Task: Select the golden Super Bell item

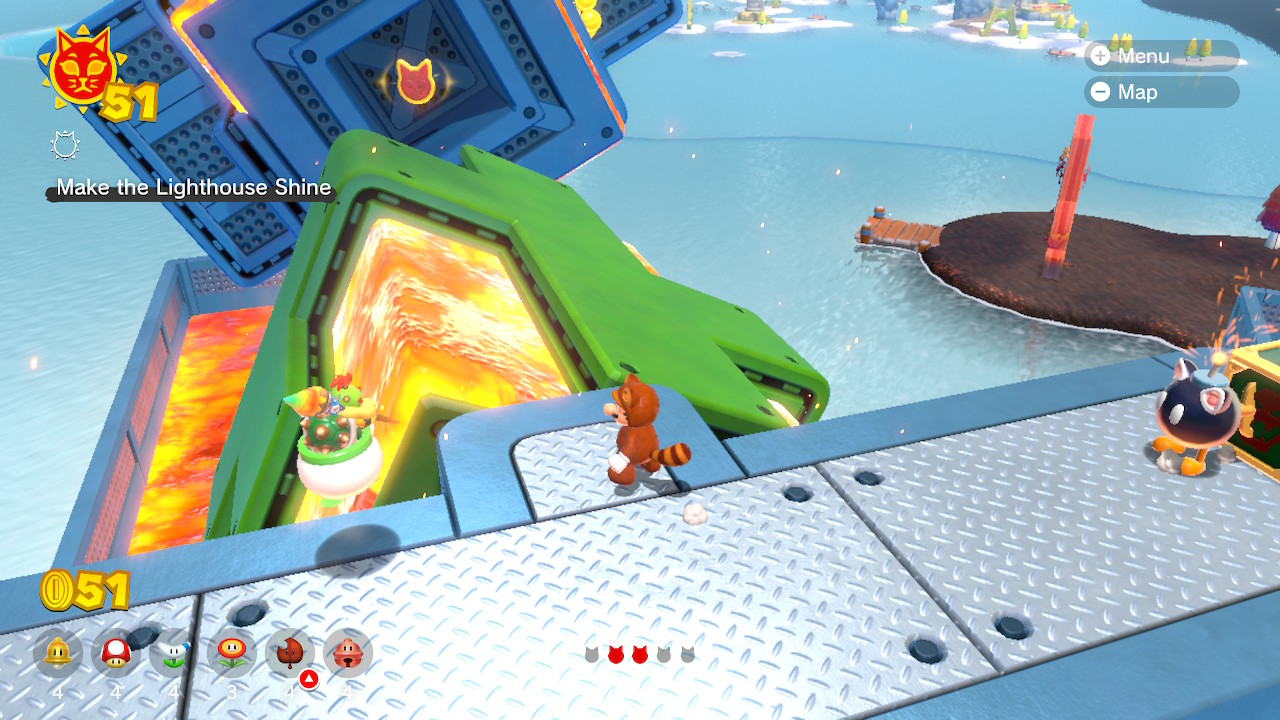Action: click(x=58, y=655)
